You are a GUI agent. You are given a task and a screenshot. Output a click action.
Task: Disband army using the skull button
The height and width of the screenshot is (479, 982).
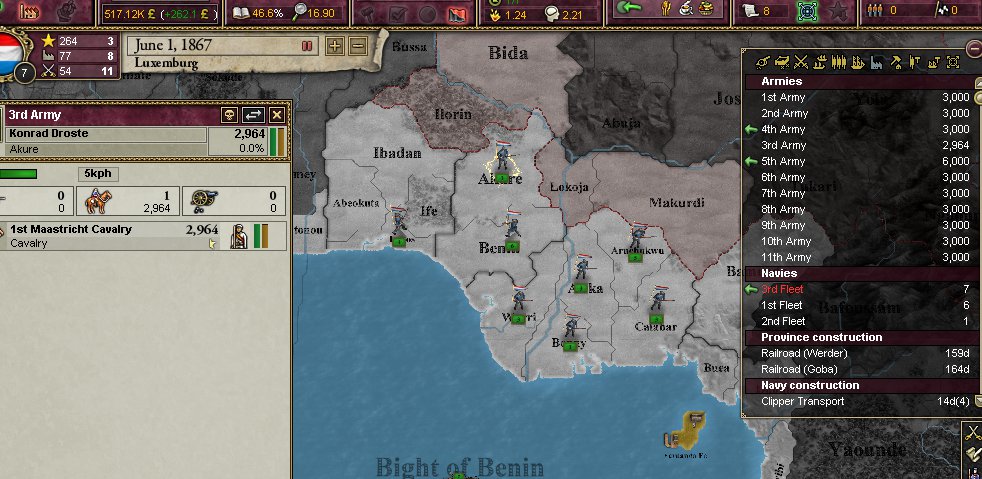(x=229, y=115)
